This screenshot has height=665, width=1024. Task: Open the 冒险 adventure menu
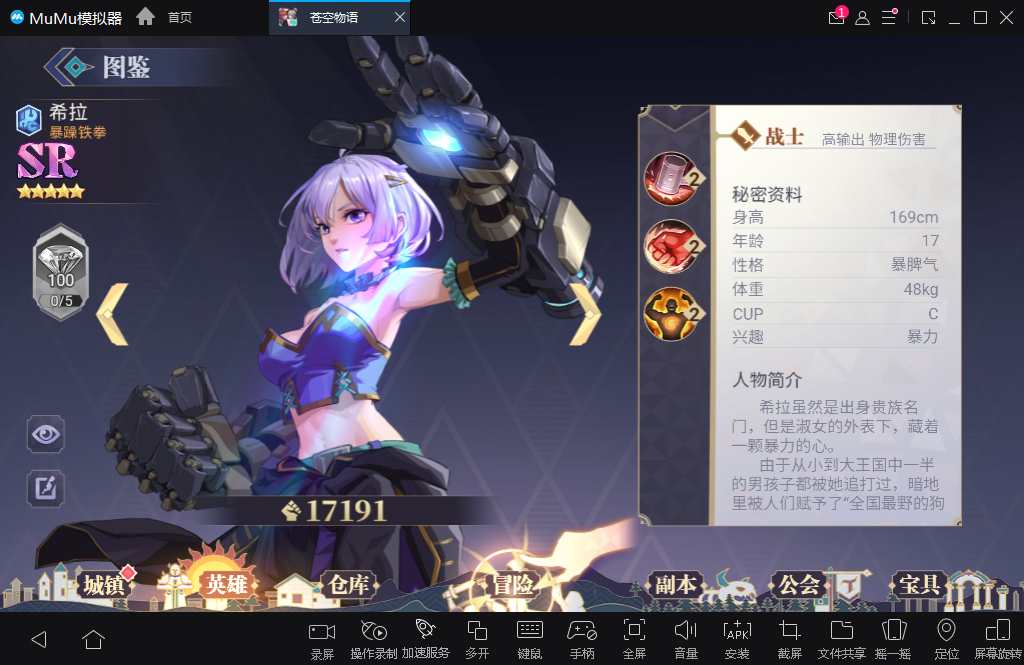[x=512, y=585]
